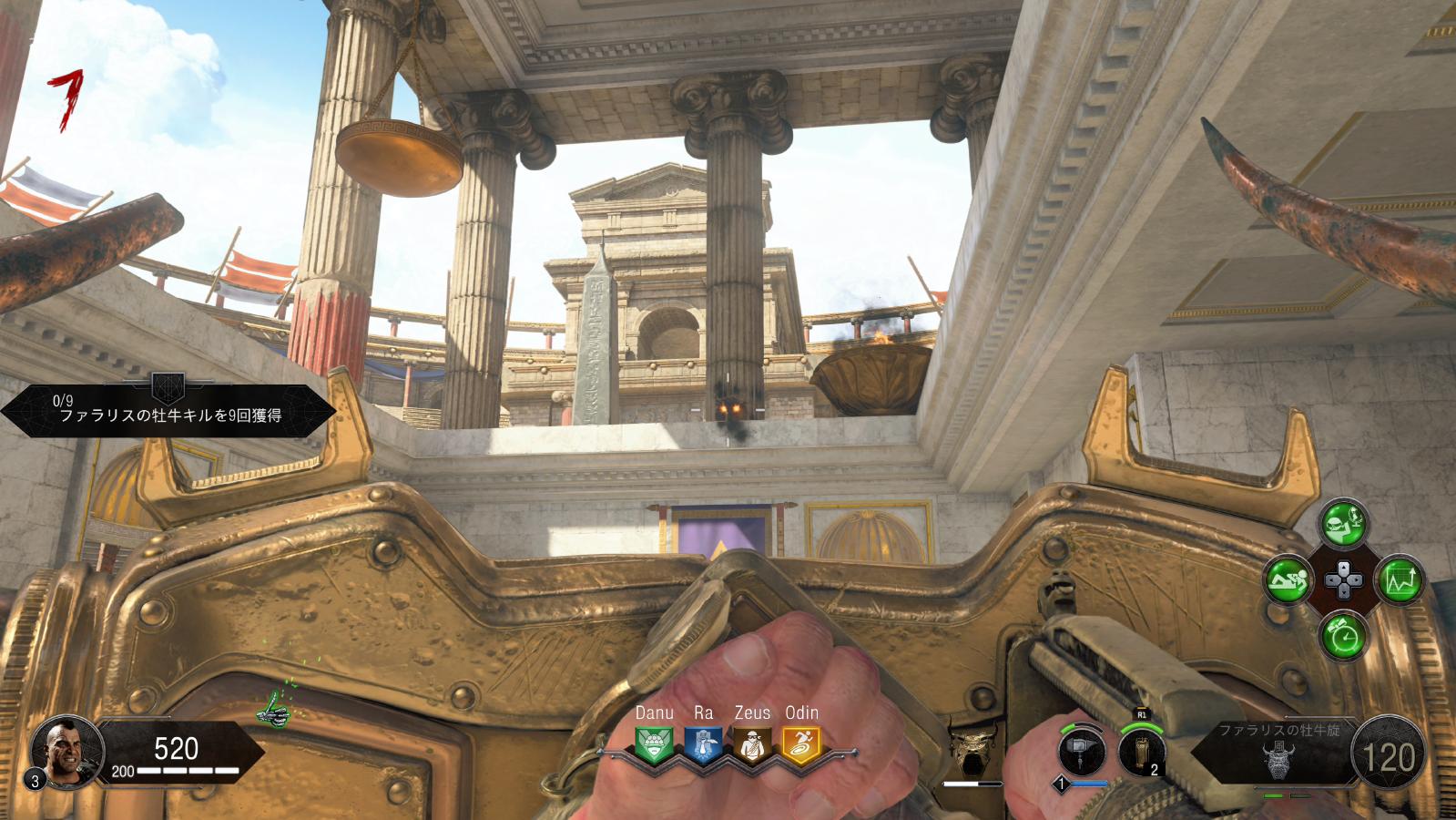Choose the grenade equipment slot
The width and height of the screenshot is (1456, 820).
[1142, 750]
